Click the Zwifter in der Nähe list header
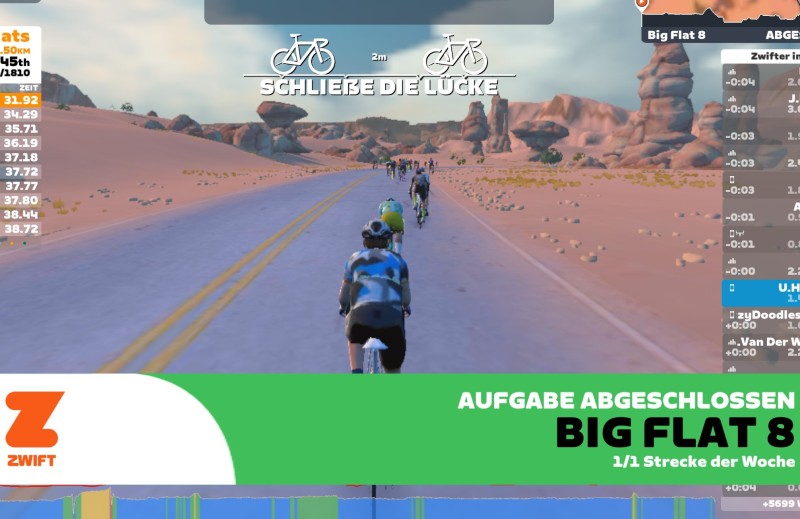Viewport: 800px width, 519px height. [x=762, y=57]
